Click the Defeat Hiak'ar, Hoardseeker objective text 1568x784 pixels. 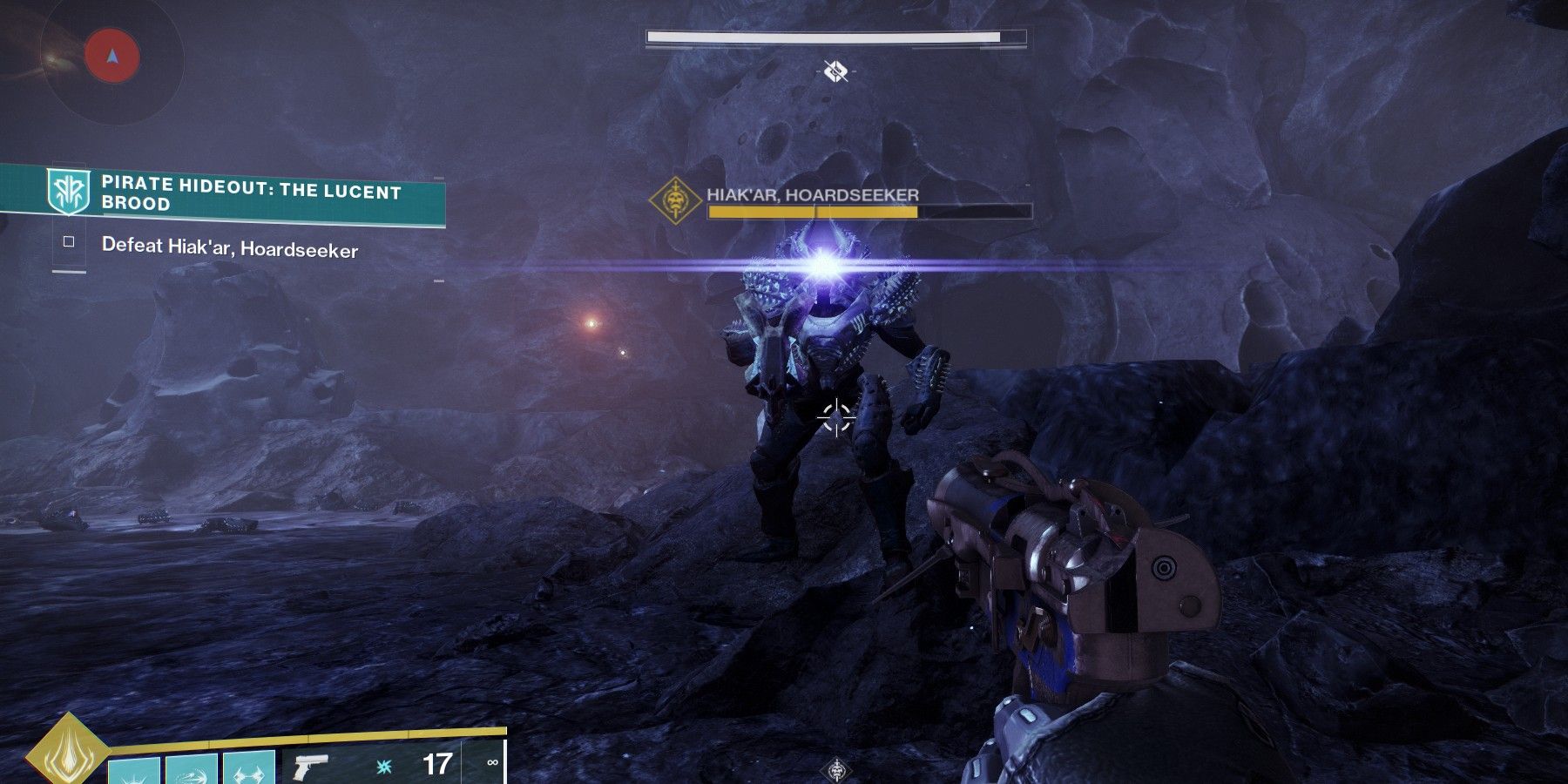click(231, 248)
